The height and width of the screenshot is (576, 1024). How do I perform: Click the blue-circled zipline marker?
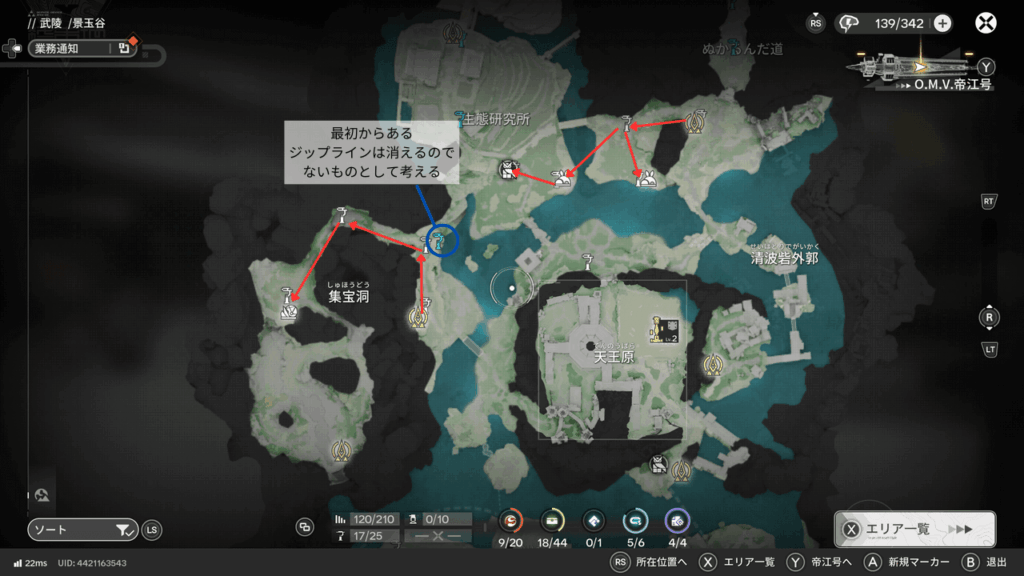point(441,239)
